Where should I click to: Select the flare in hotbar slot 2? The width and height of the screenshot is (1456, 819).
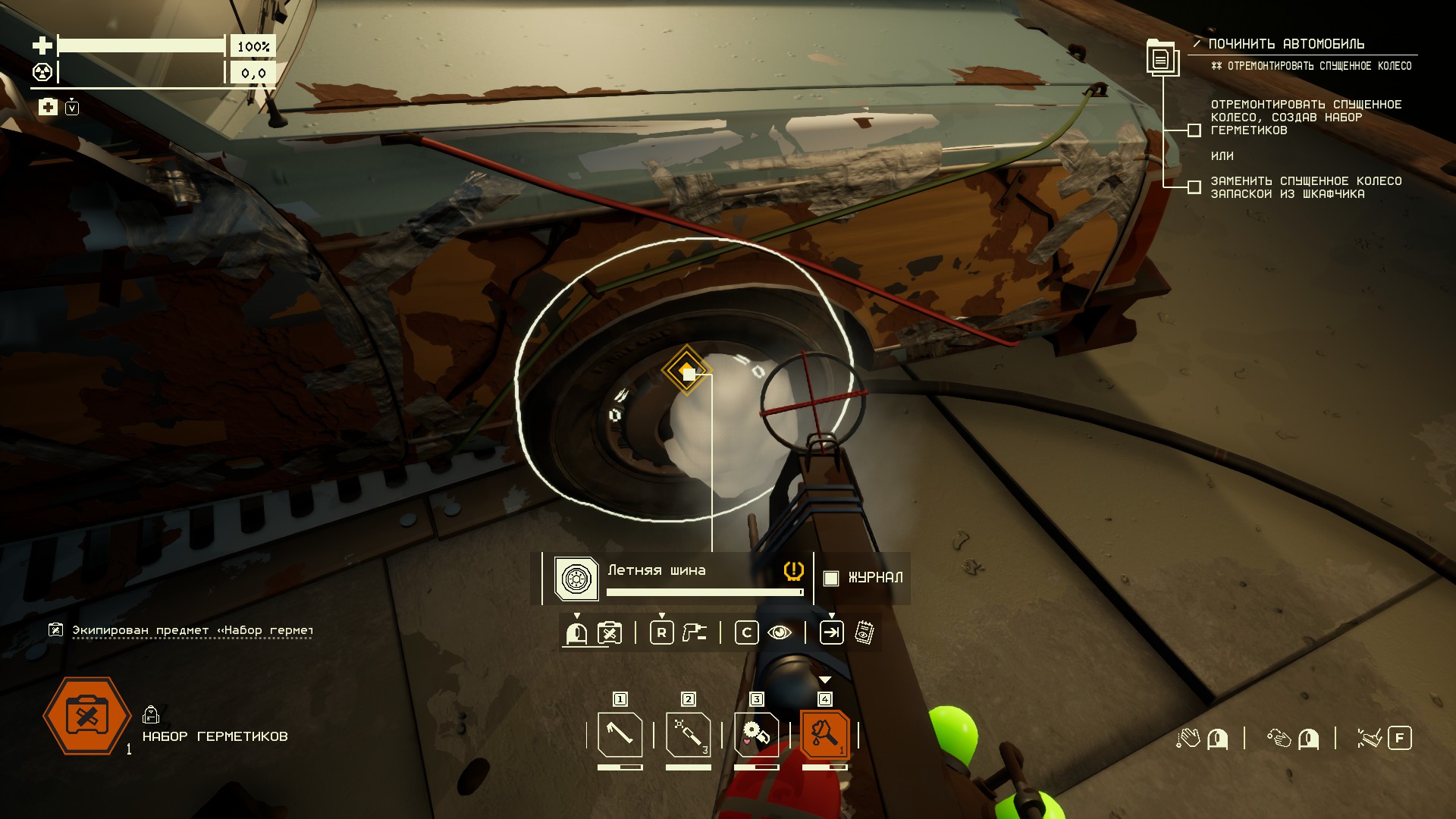pos(688,734)
